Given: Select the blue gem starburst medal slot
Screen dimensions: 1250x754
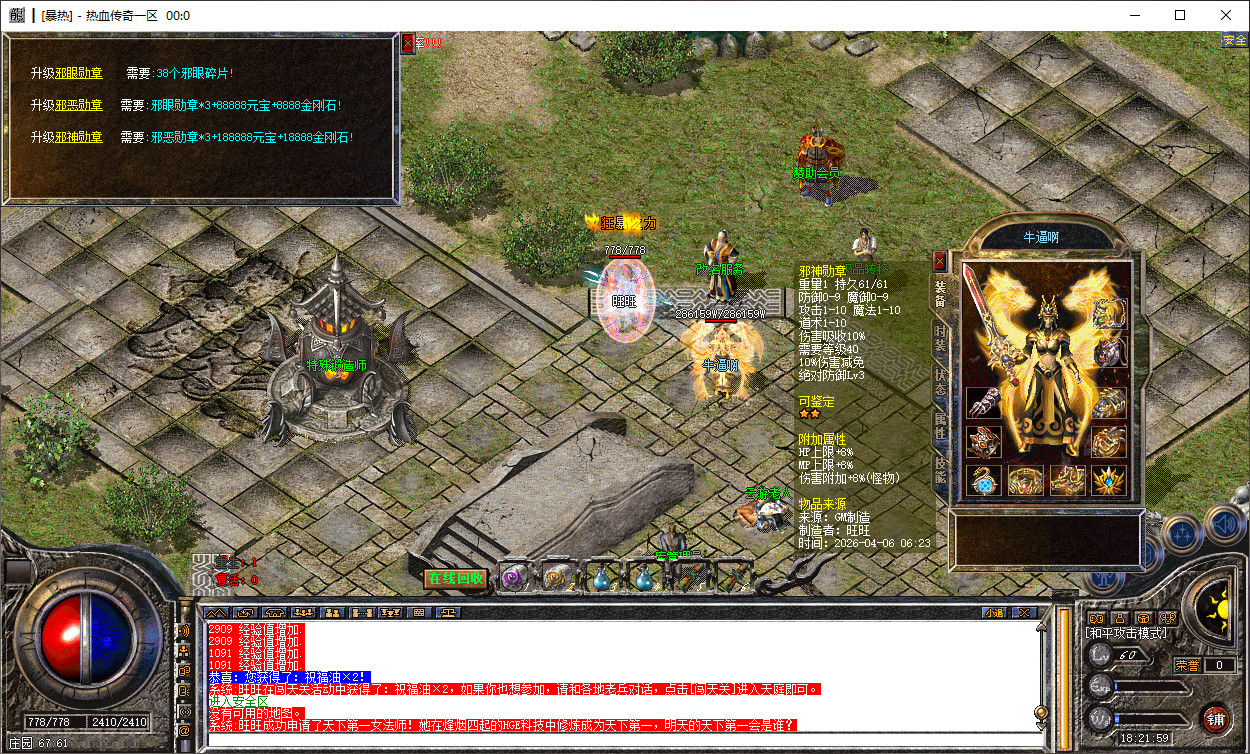Looking at the screenshot, I should pyautogui.click(x=1109, y=479).
